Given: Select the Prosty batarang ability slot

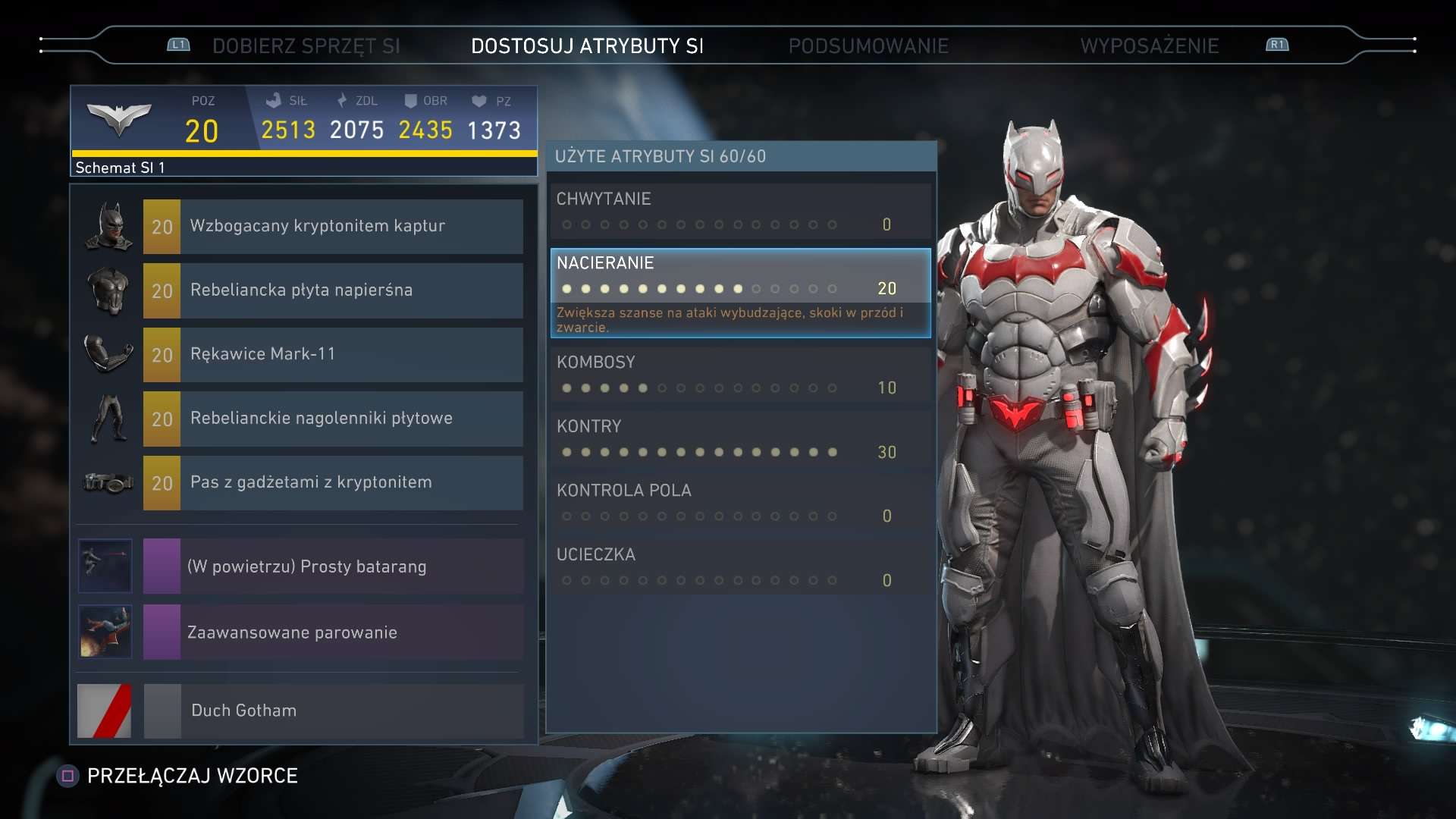Looking at the screenshot, I should (332, 566).
